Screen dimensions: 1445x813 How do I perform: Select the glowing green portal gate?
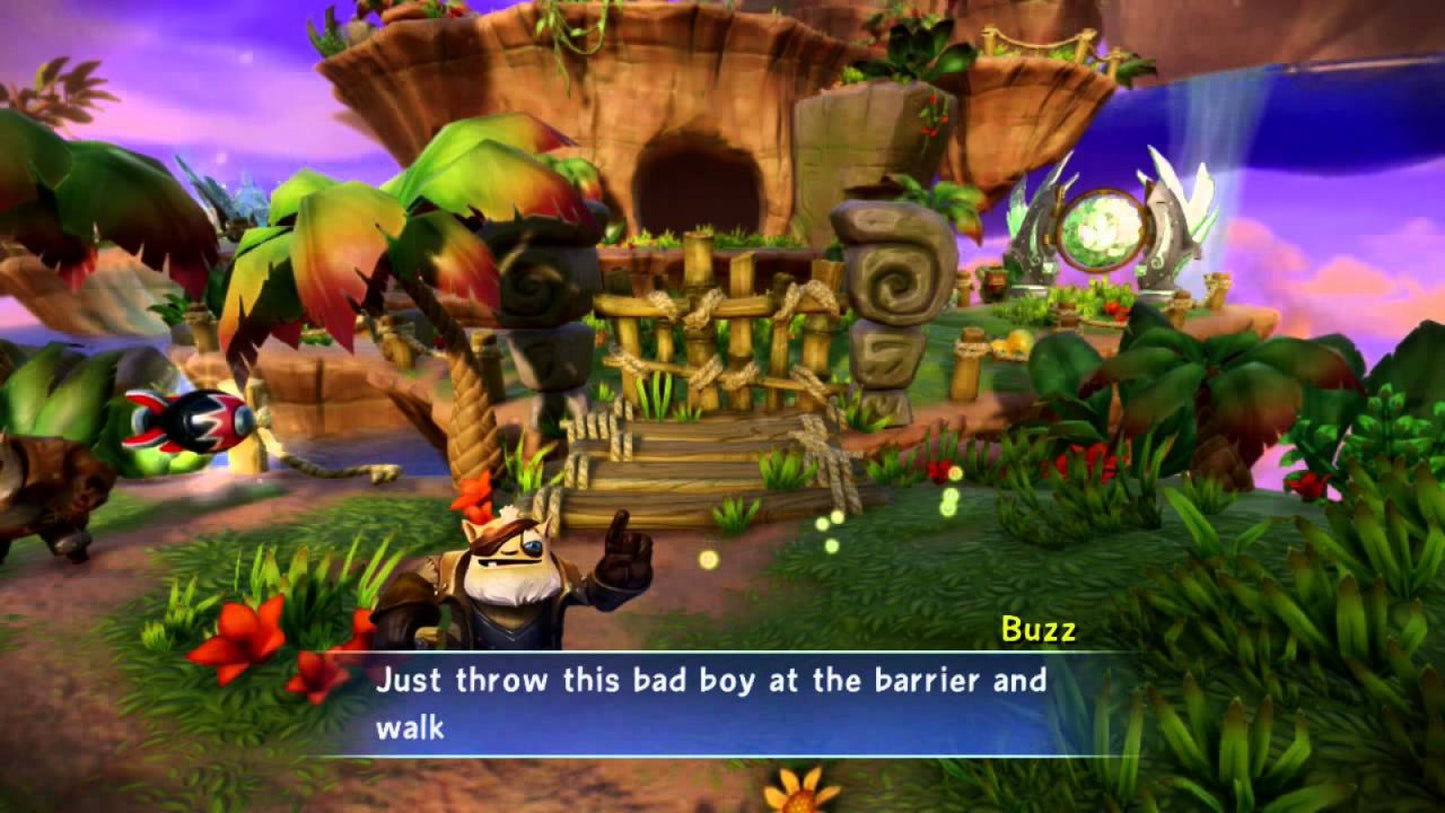coord(1102,230)
